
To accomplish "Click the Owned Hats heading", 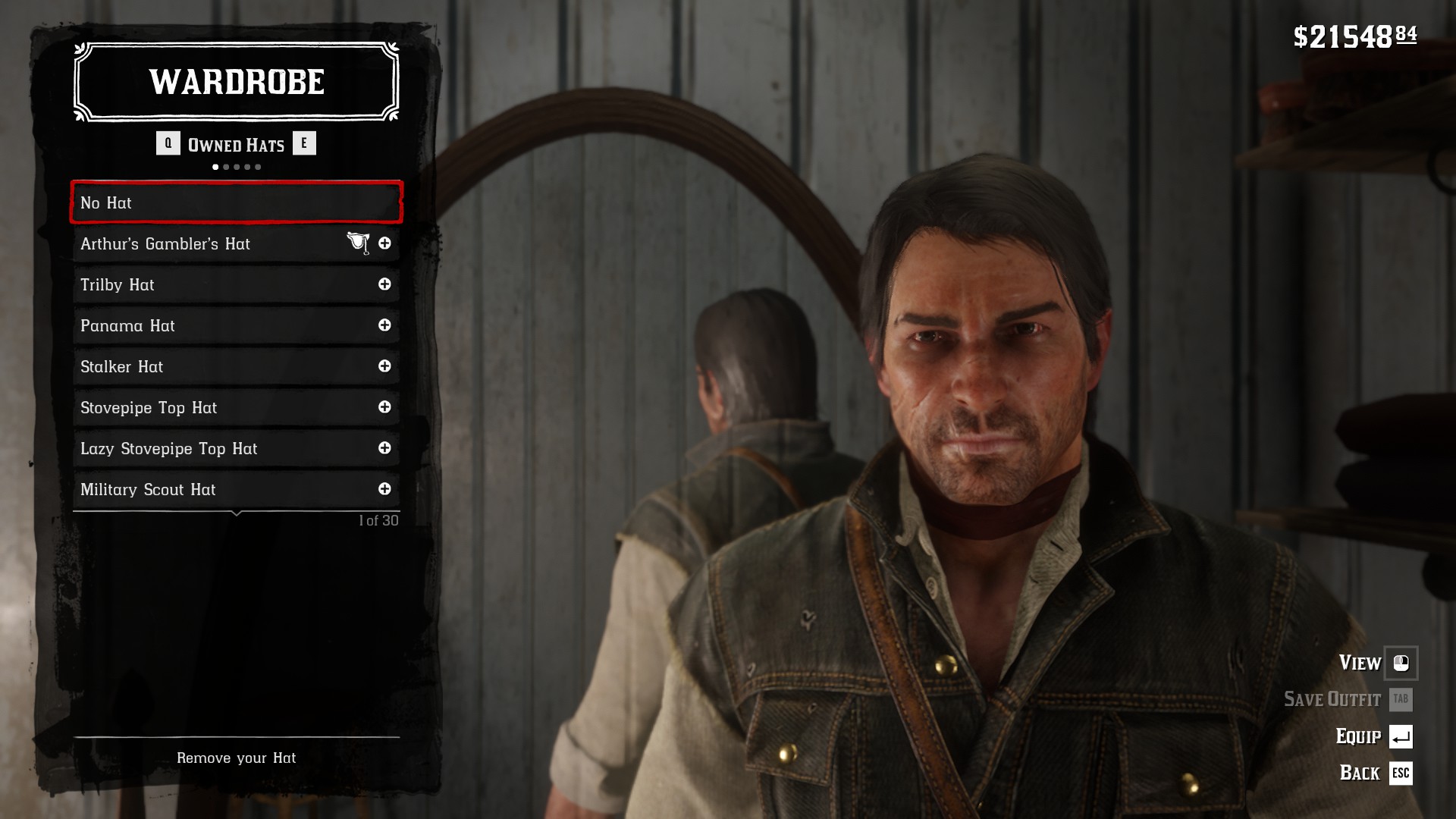I will click(236, 144).
